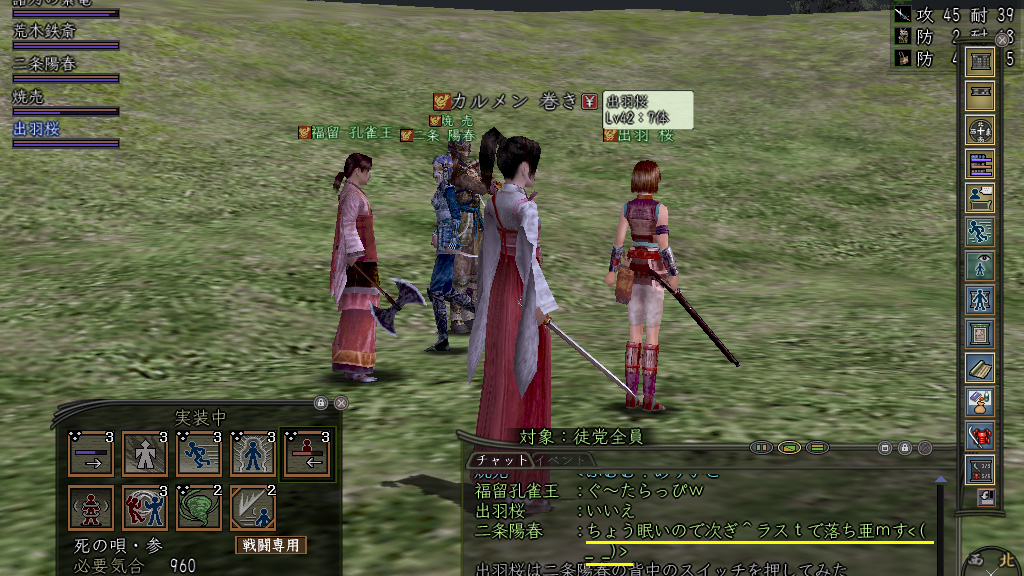Select the glowing blue figure aura skill
1024x576 pixels.
252,453
